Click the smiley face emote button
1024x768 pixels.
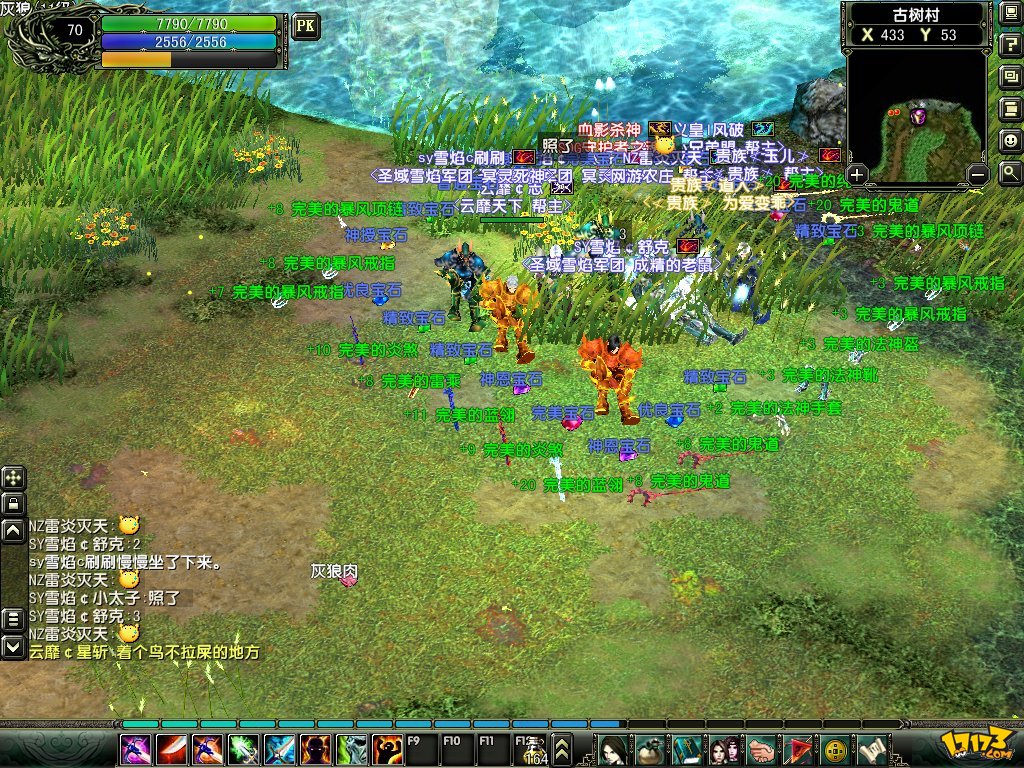(1010, 141)
